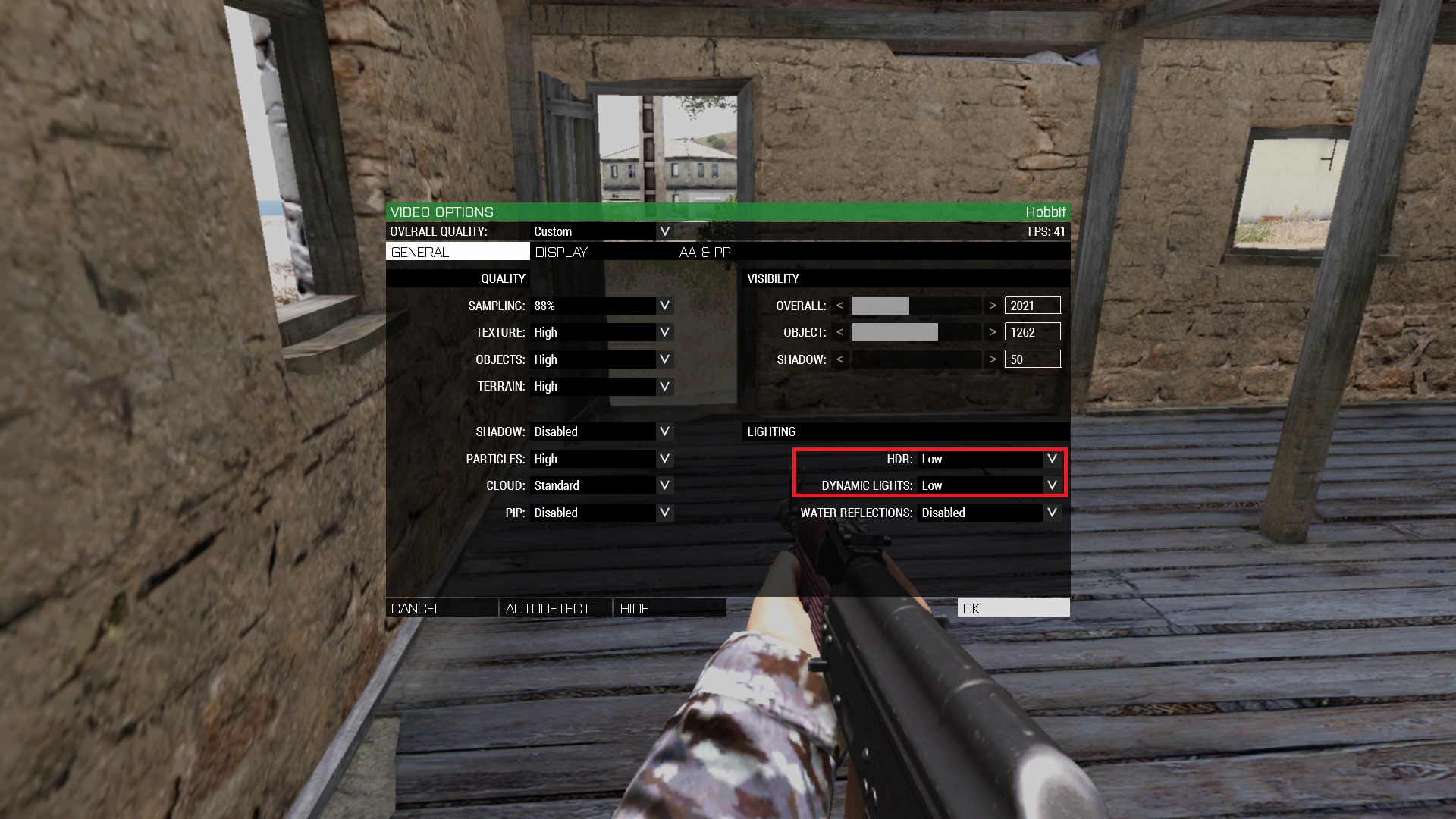Change the PIP setting dropdown
This screenshot has width=1456, height=819.
click(x=664, y=513)
